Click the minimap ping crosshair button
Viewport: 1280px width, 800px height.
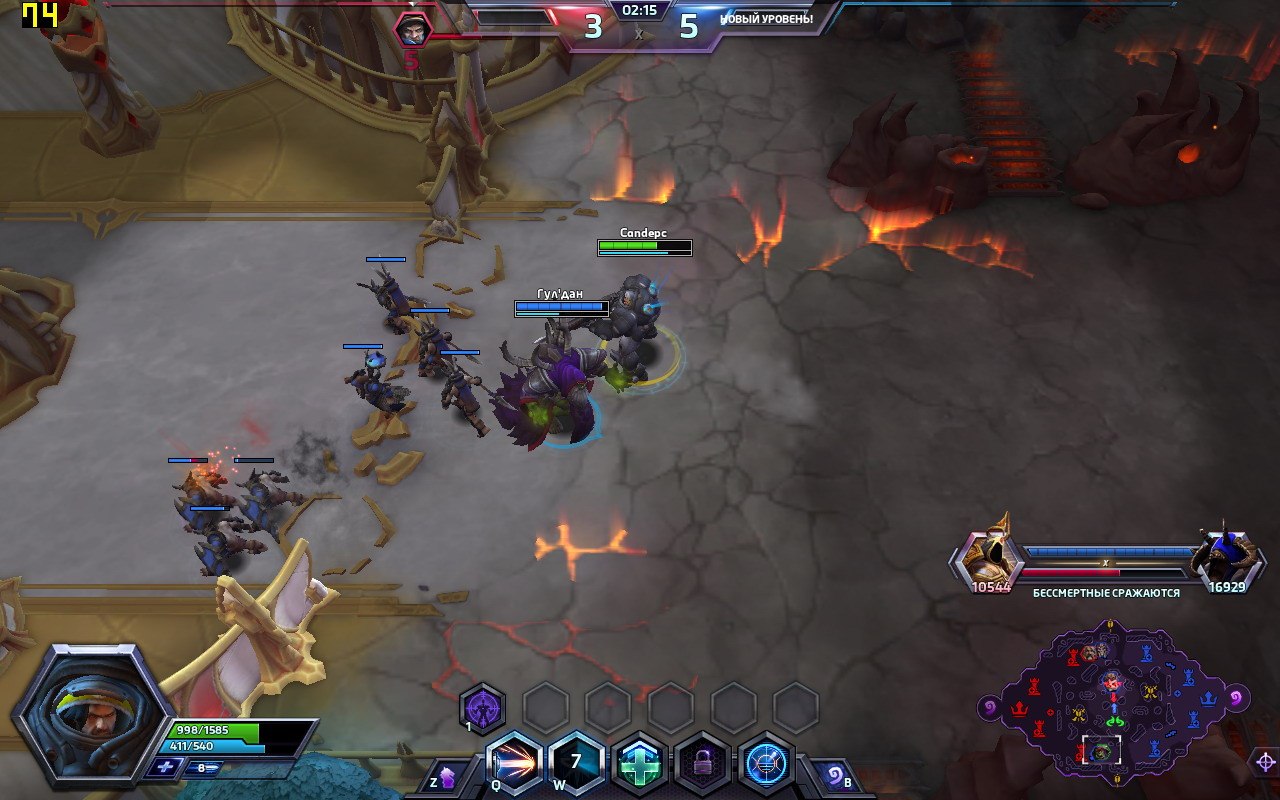1264,763
